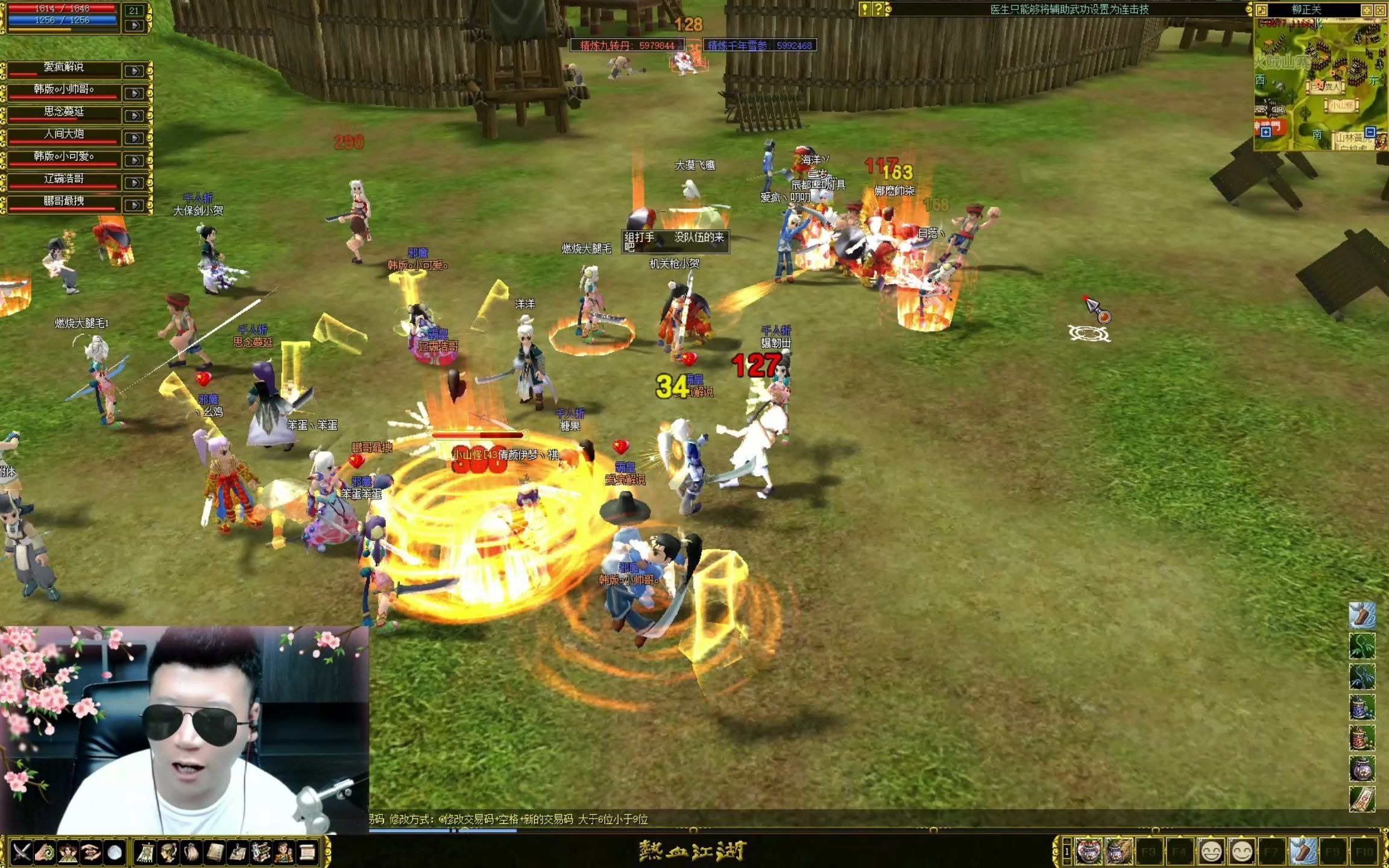Select party member 爱疯解说 in the party list
This screenshot has width=1389, height=868.
63,68
